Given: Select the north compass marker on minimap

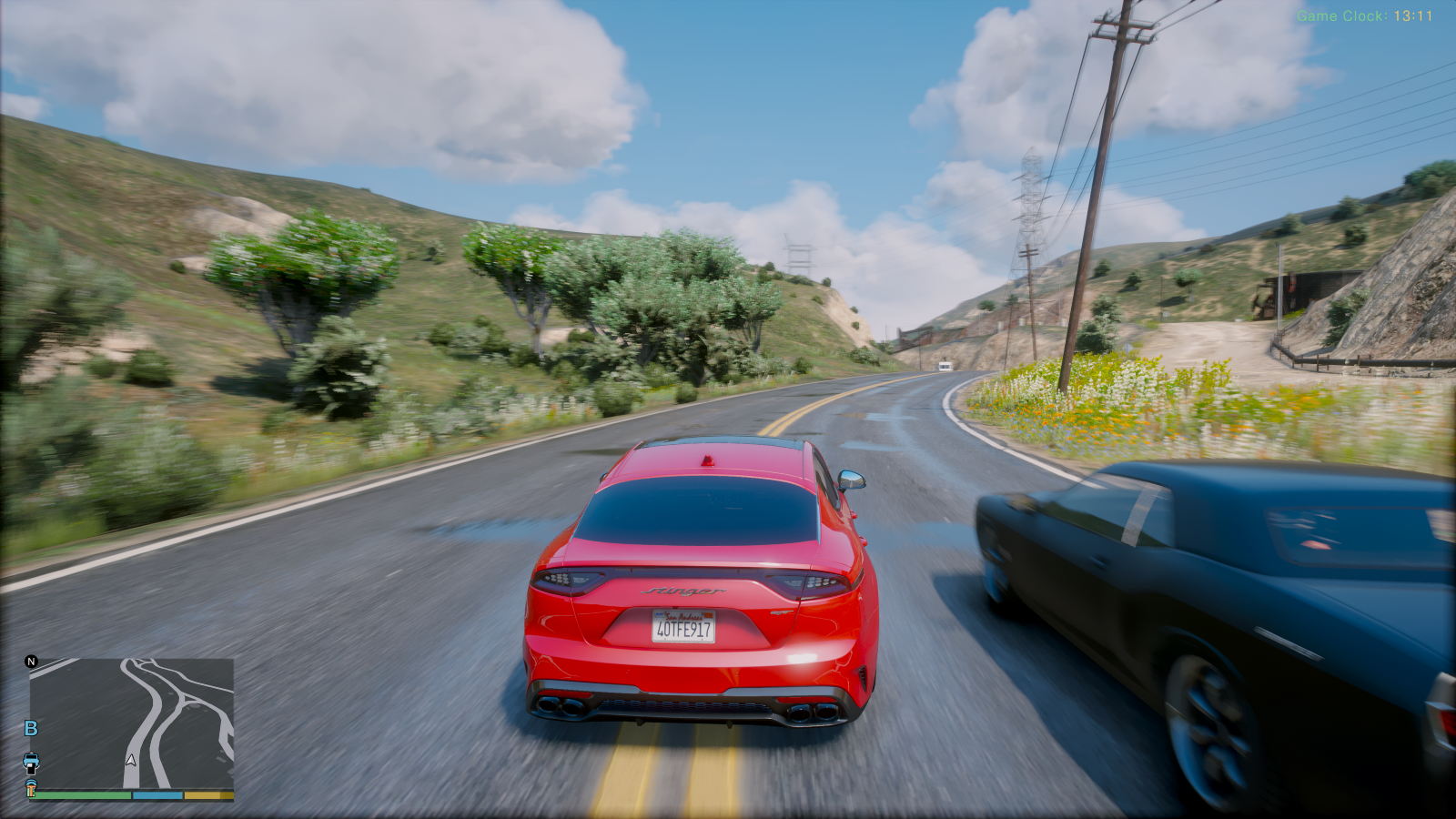Looking at the screenshot, I should point(32,662).
